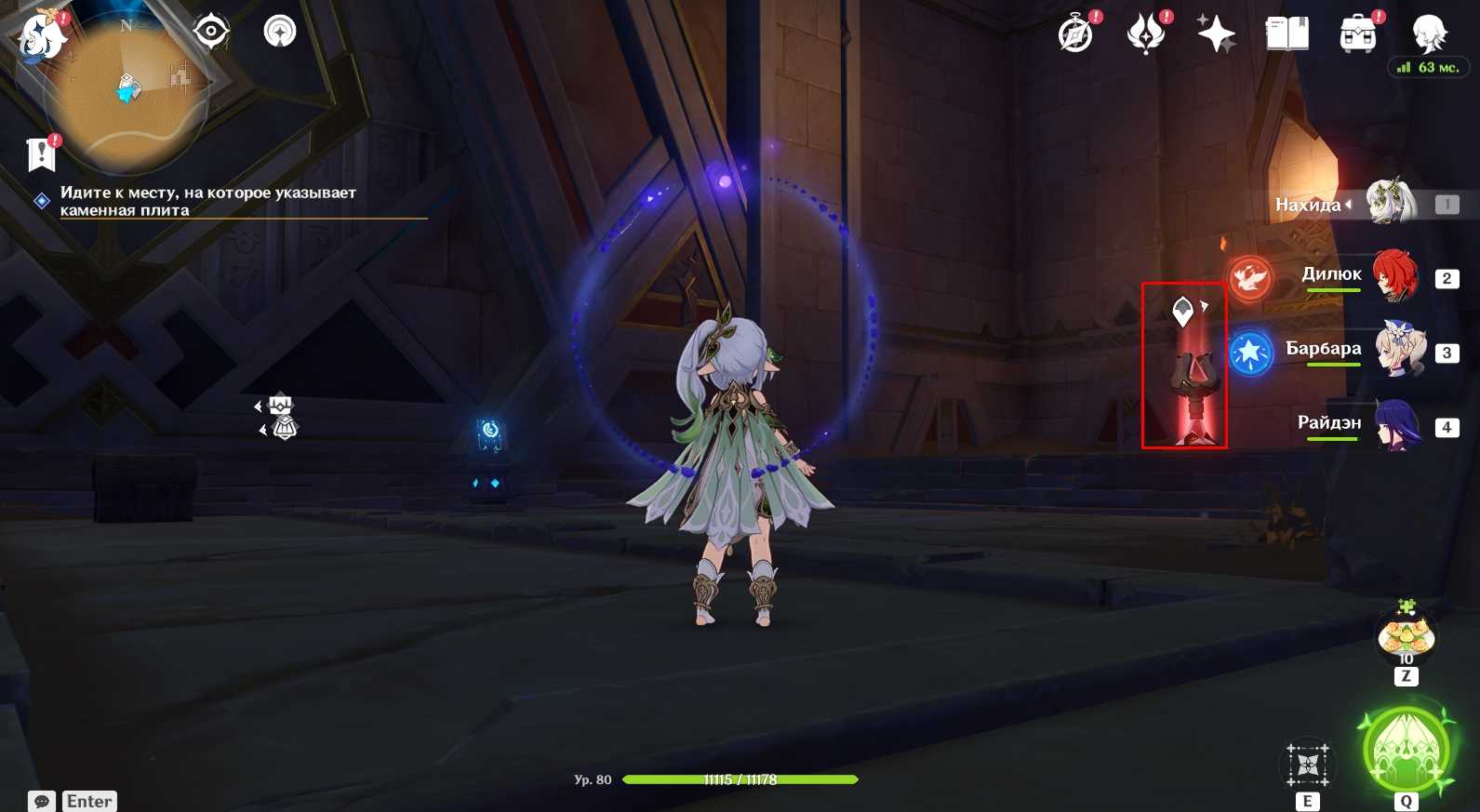The height and width of the screenshot is (812, 1480).
Task: Switch to party member Райдэн
Action: tap(1395, 425)
